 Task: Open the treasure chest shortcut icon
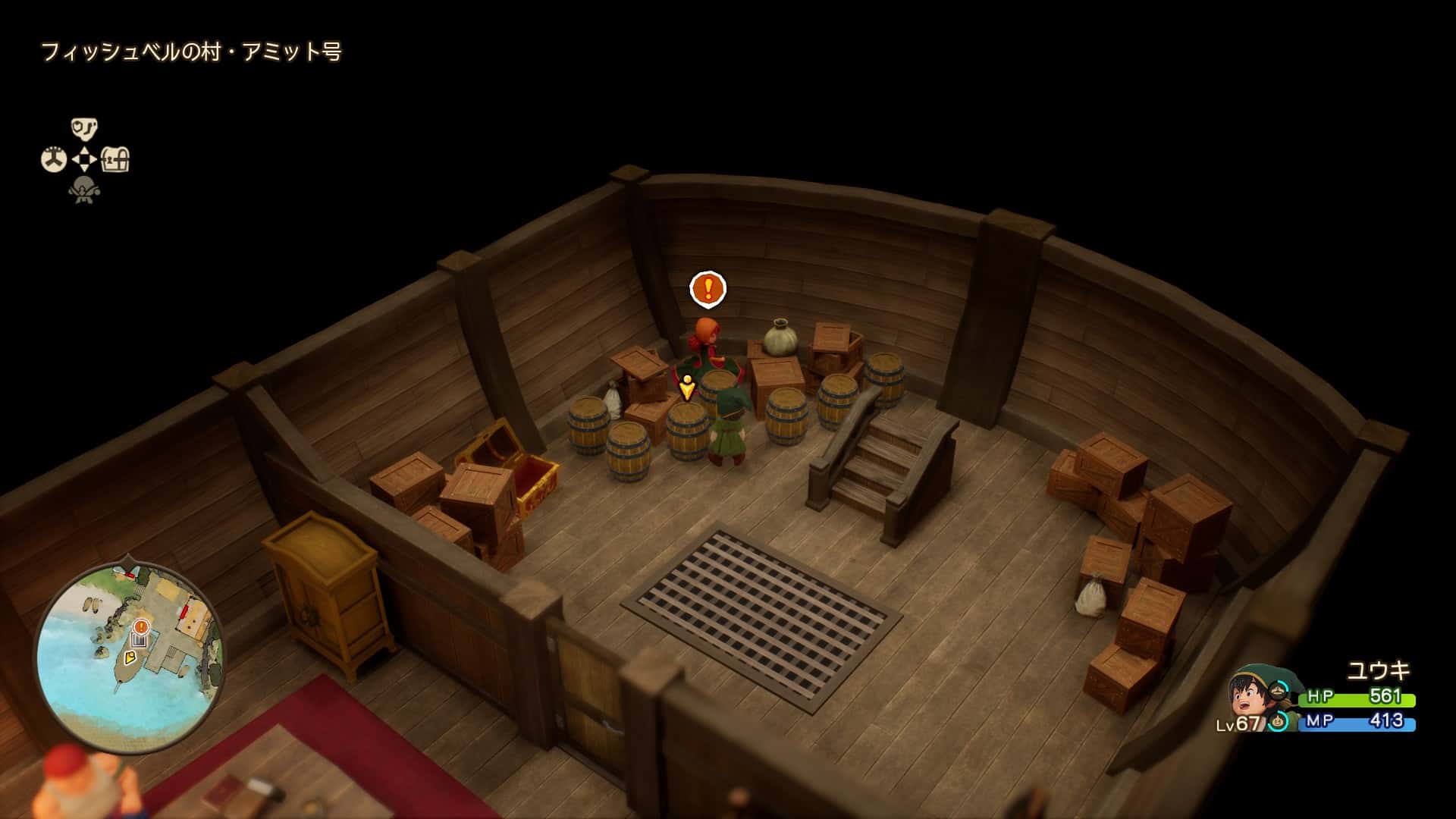point(116,160)
